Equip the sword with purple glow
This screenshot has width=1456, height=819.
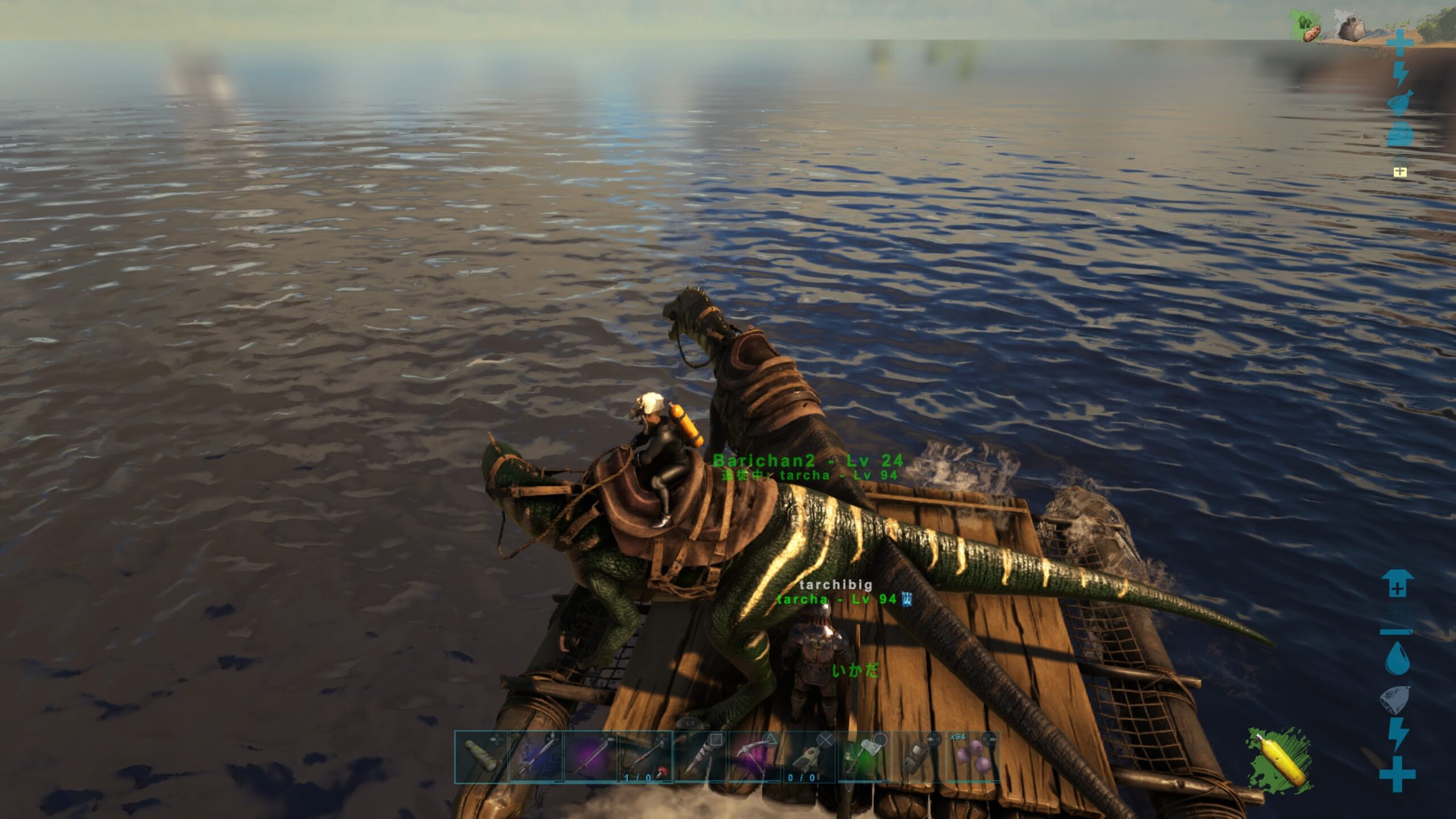590,757
